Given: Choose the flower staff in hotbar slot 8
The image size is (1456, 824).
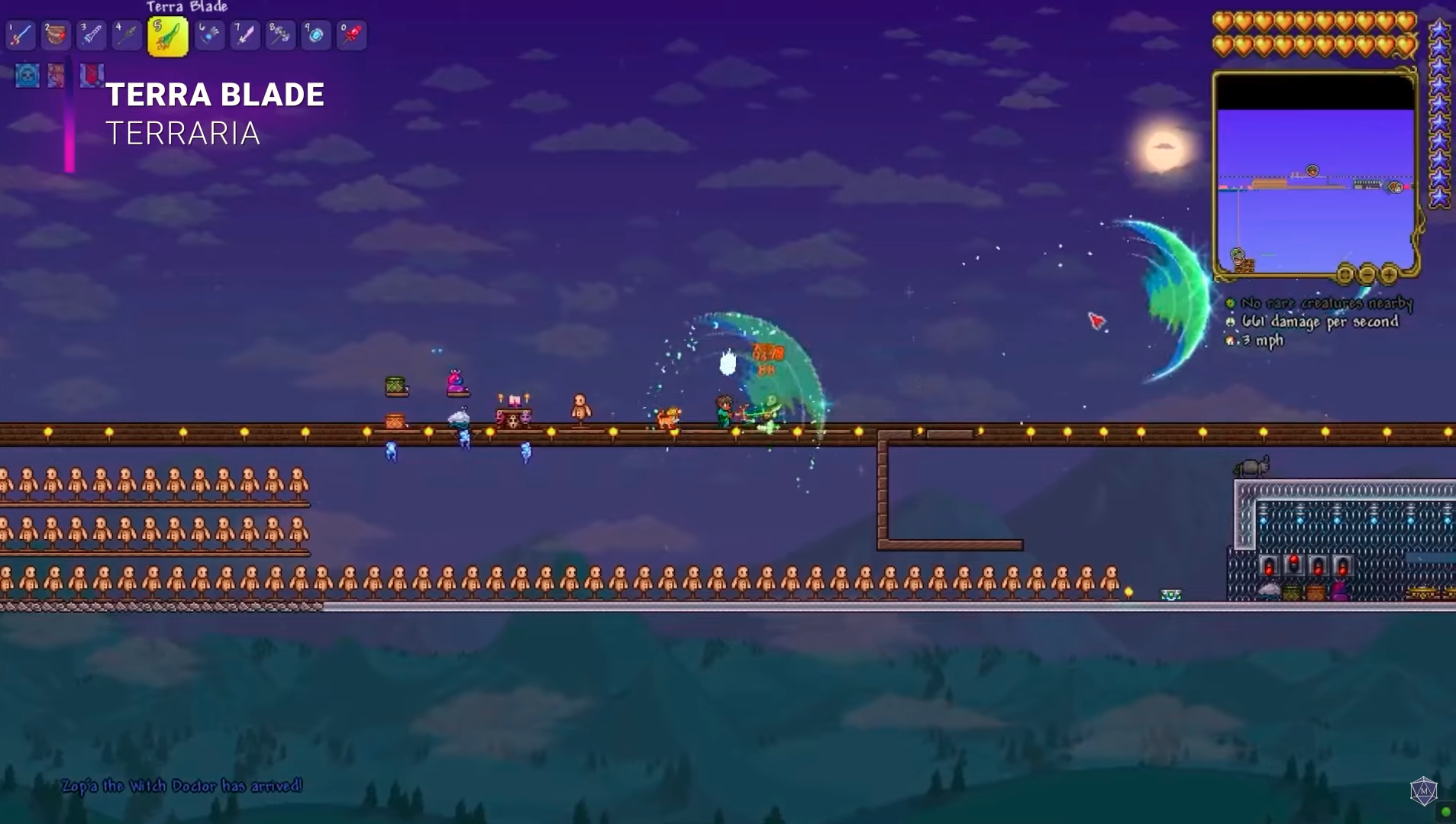Looking at the screenshot, I should (280, 35).
